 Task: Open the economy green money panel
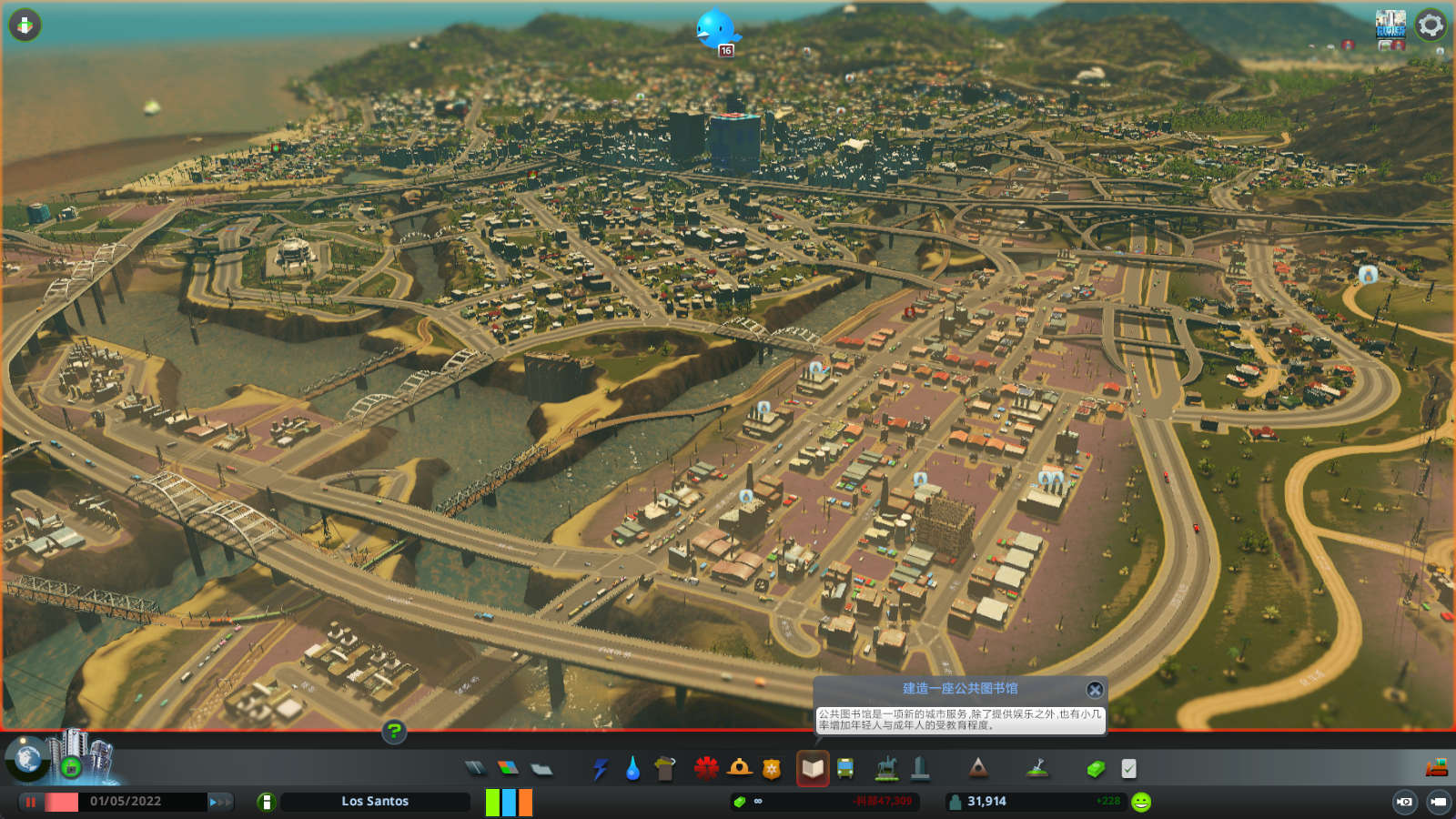[x=1096, y=769]
